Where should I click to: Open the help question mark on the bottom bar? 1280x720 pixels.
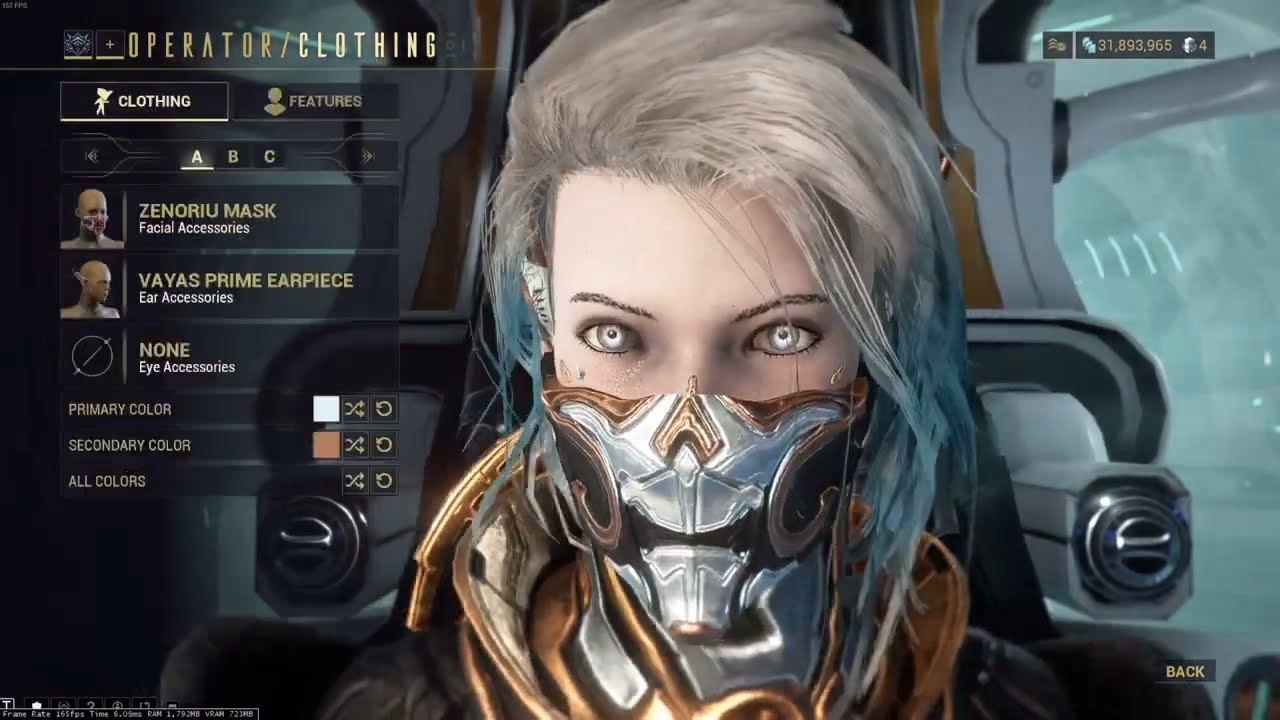(x=90, y=703)
